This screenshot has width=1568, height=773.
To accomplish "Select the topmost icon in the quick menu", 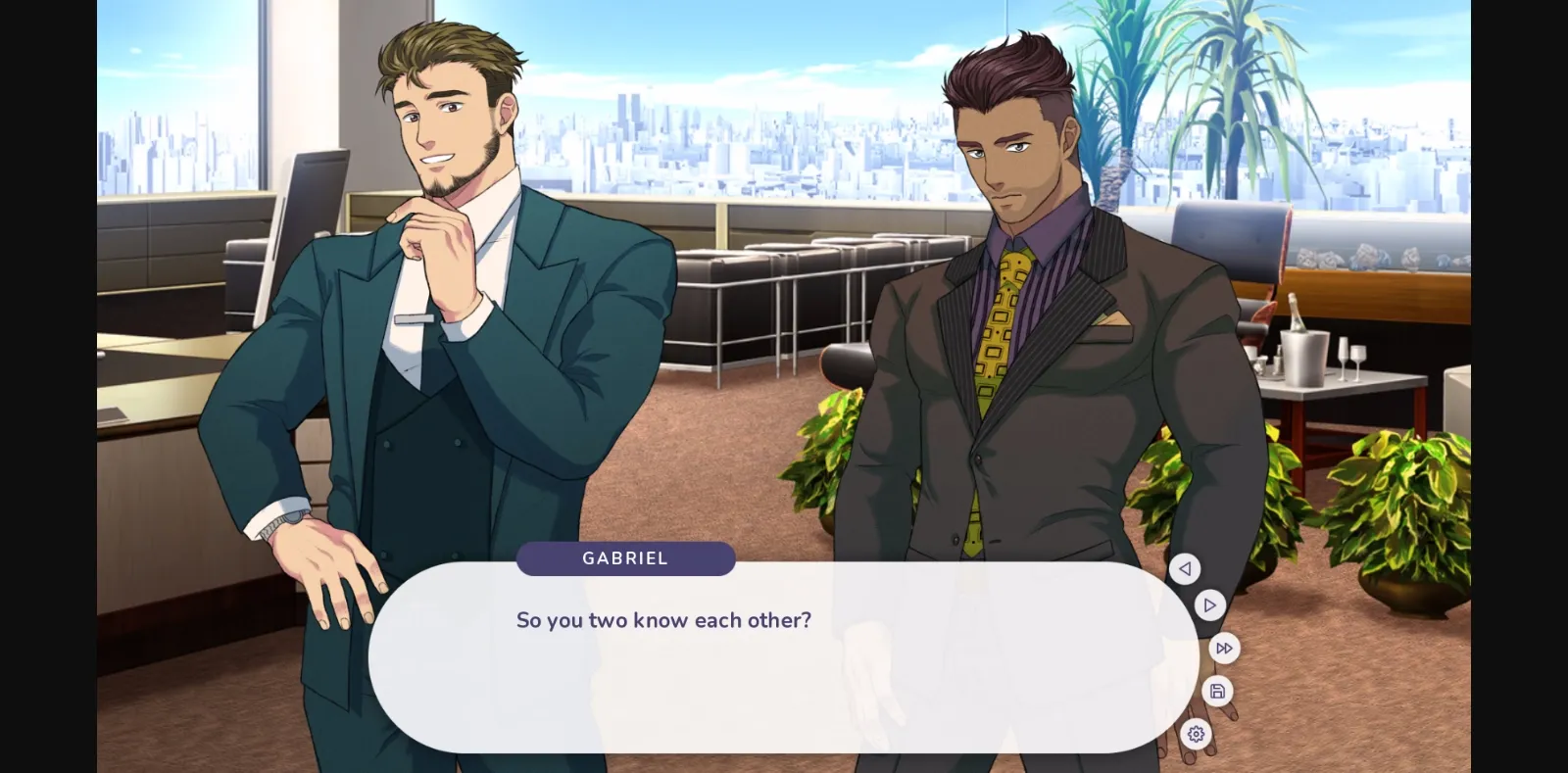I will [x=1185, y=568].
